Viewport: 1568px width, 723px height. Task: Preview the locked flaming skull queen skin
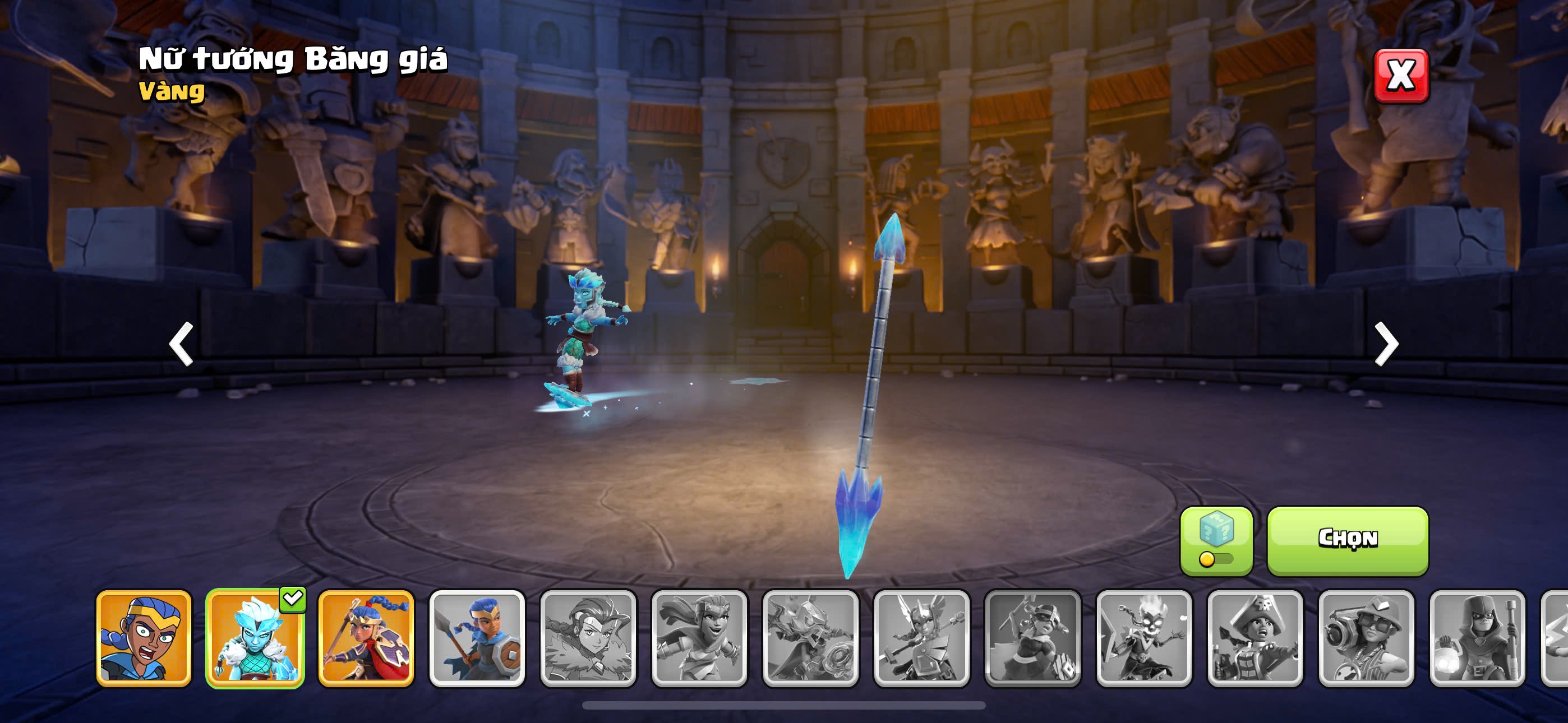coord(1143,638)
